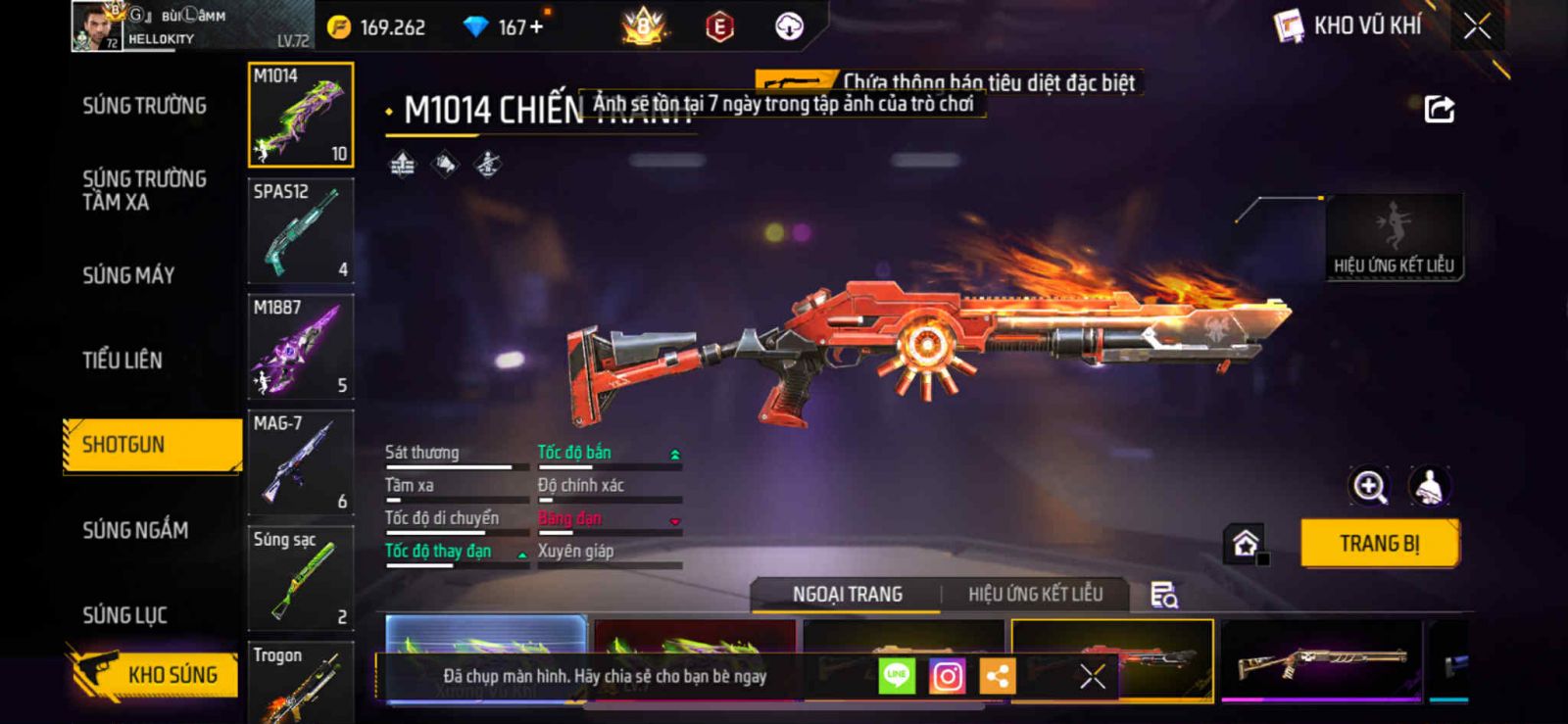Switch to the HIỆU ỨNG KẾT LIỄU tab

tap(1035, 595)
